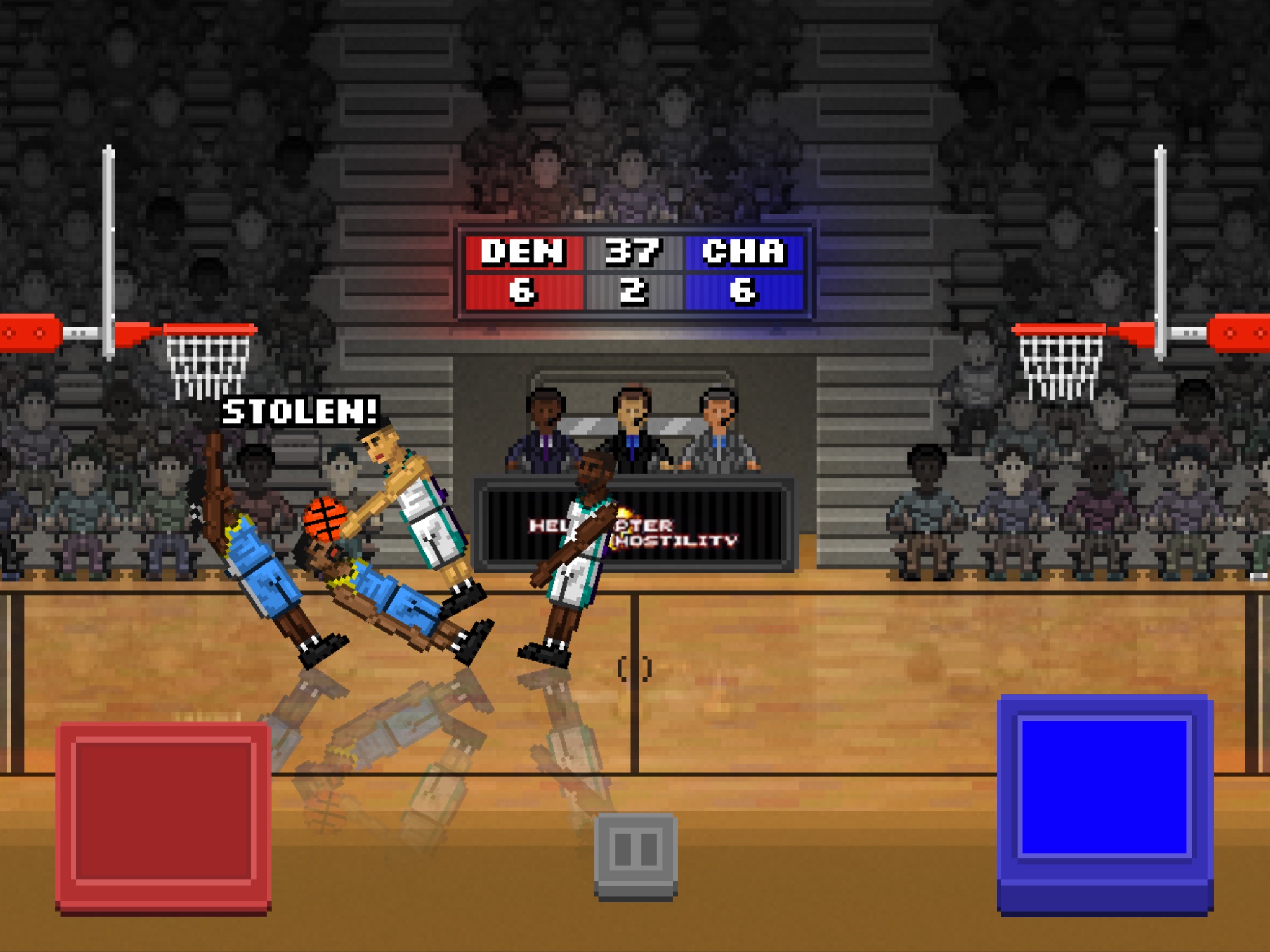Pause the game with the gray button

pyautogui.click(x=636, y=854)
